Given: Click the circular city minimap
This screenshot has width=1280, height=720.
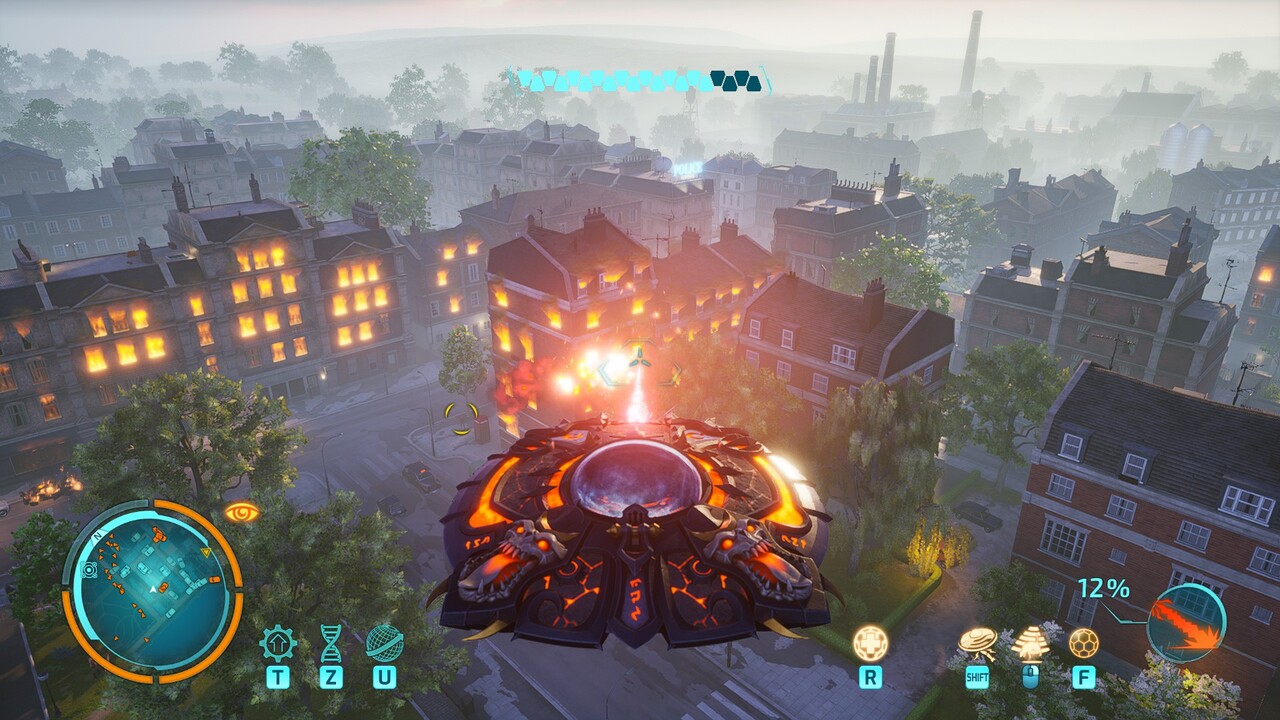Looking at the screenshot, I should click(152, 591).
